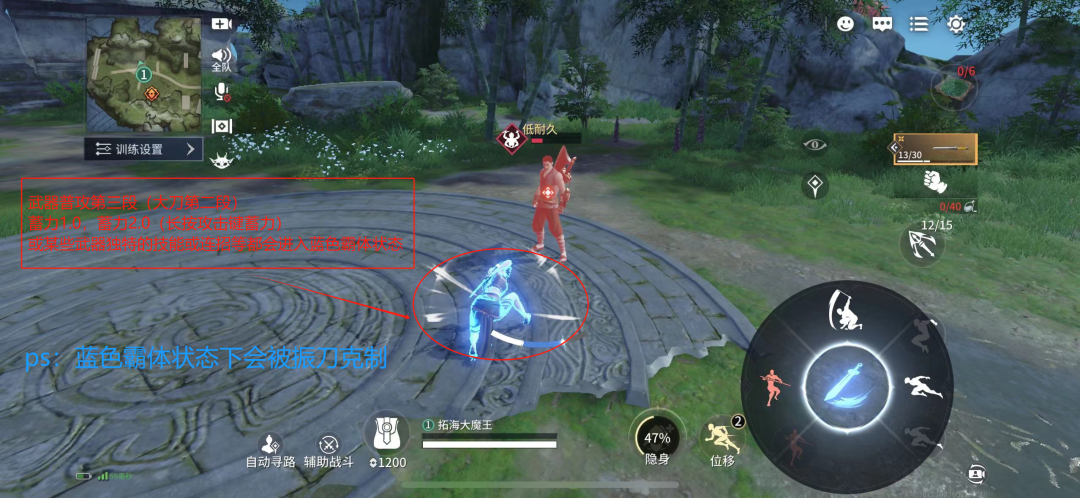Viewport: 1080px width, 498px height.
Task: Use the 12/15 grappling hook
Action: pos(921,244)
